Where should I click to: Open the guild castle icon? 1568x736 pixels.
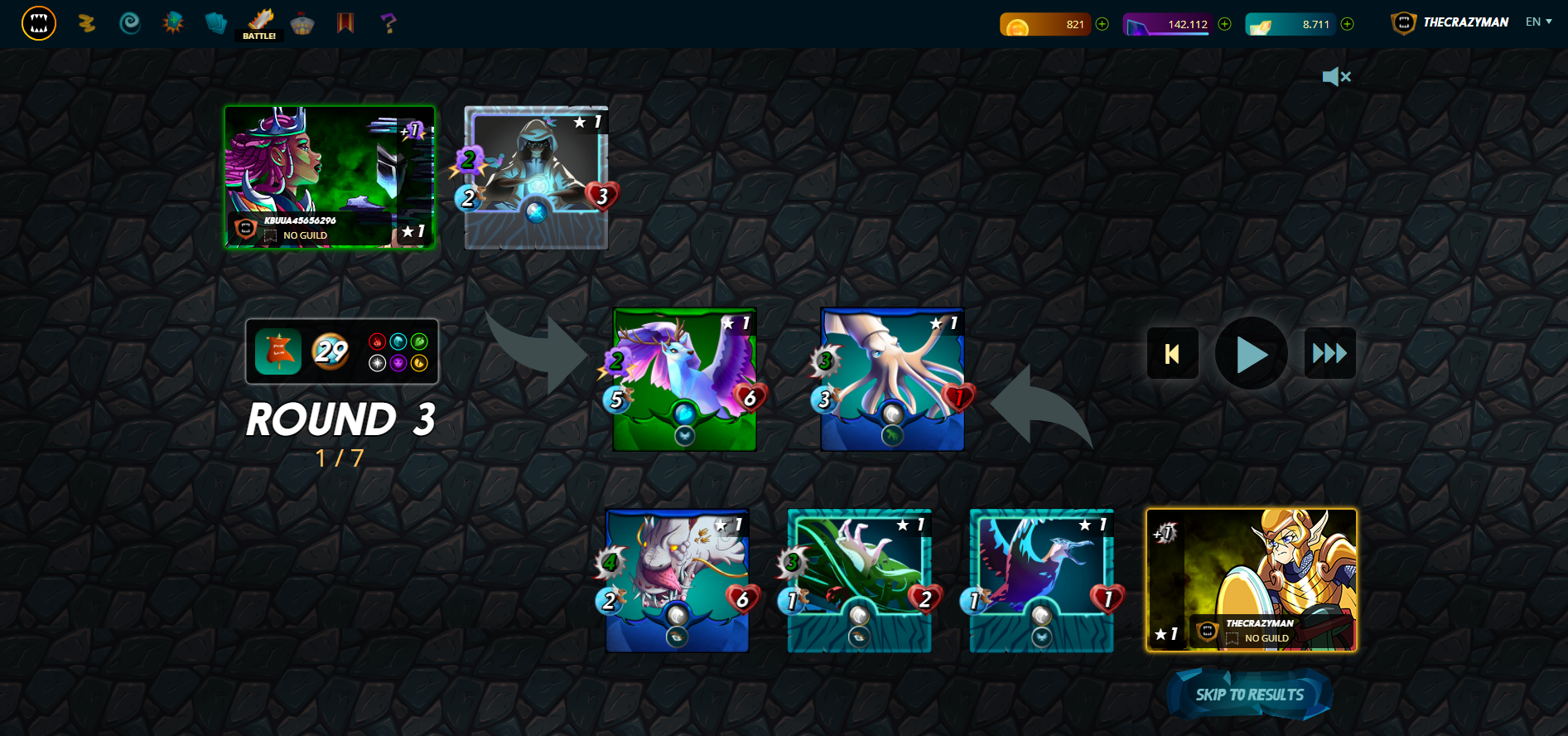click(x=302, y=23)
